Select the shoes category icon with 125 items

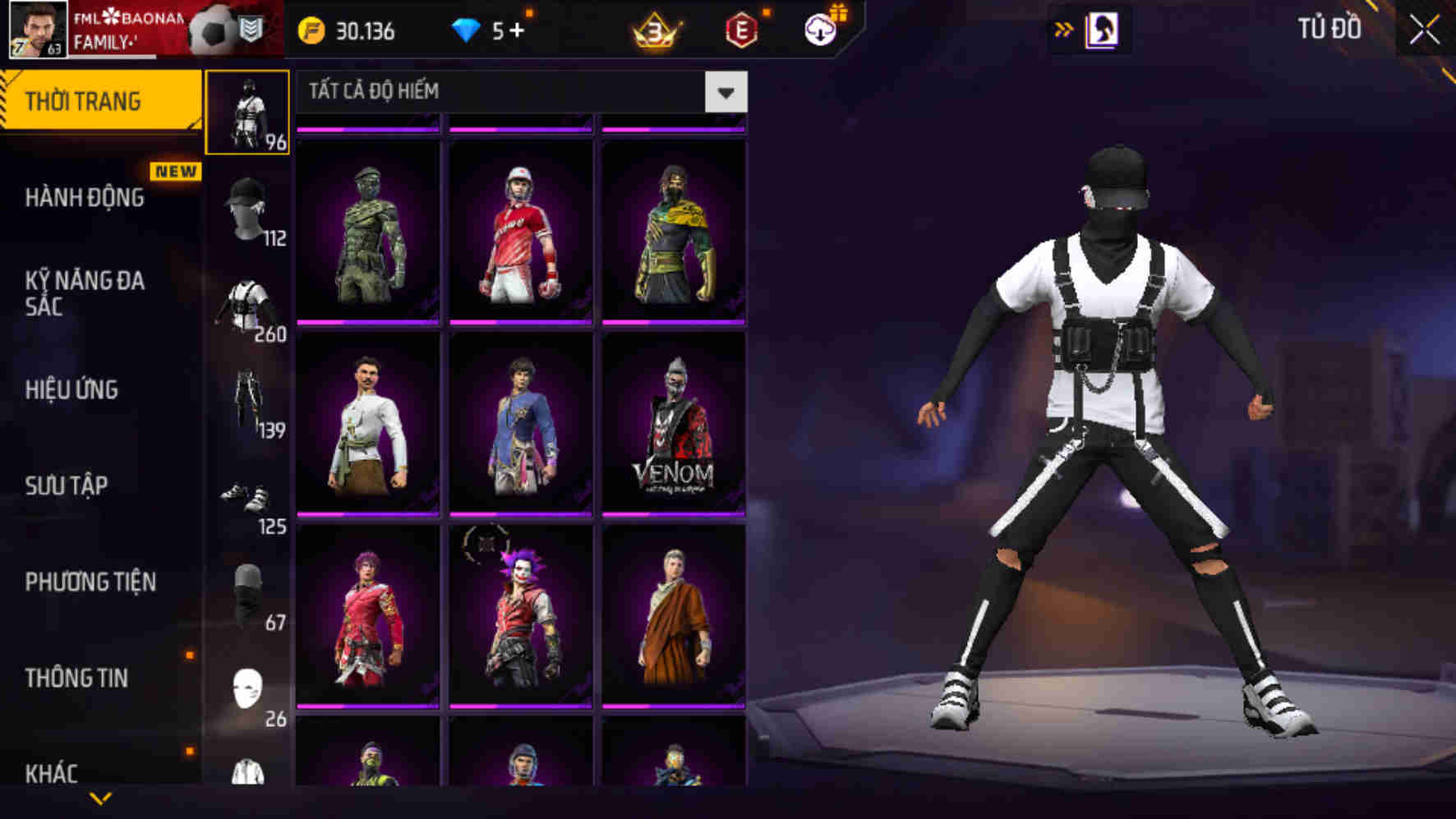click(x=247, y=497)
